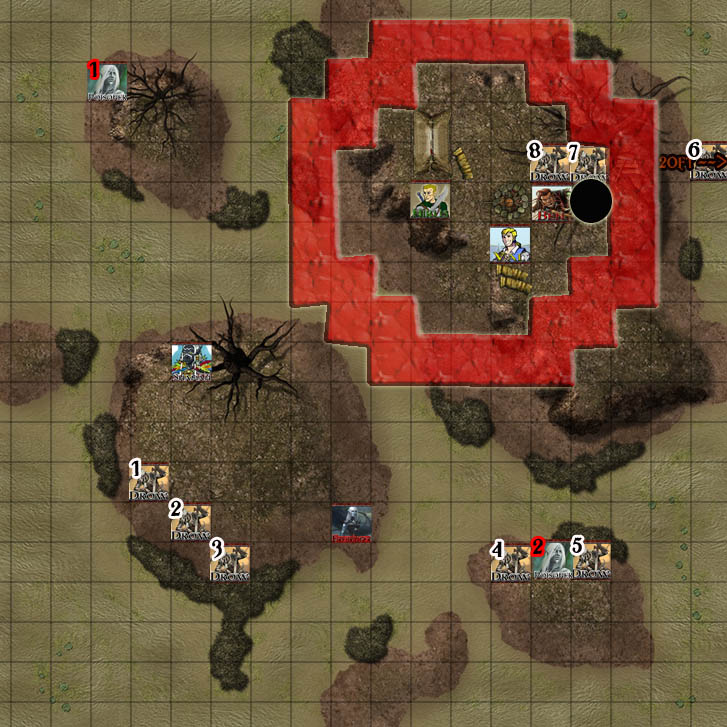This screenshot has width=727, height=727.
Task: Select the Drow token numbered 2
Action: click(190, 522)
